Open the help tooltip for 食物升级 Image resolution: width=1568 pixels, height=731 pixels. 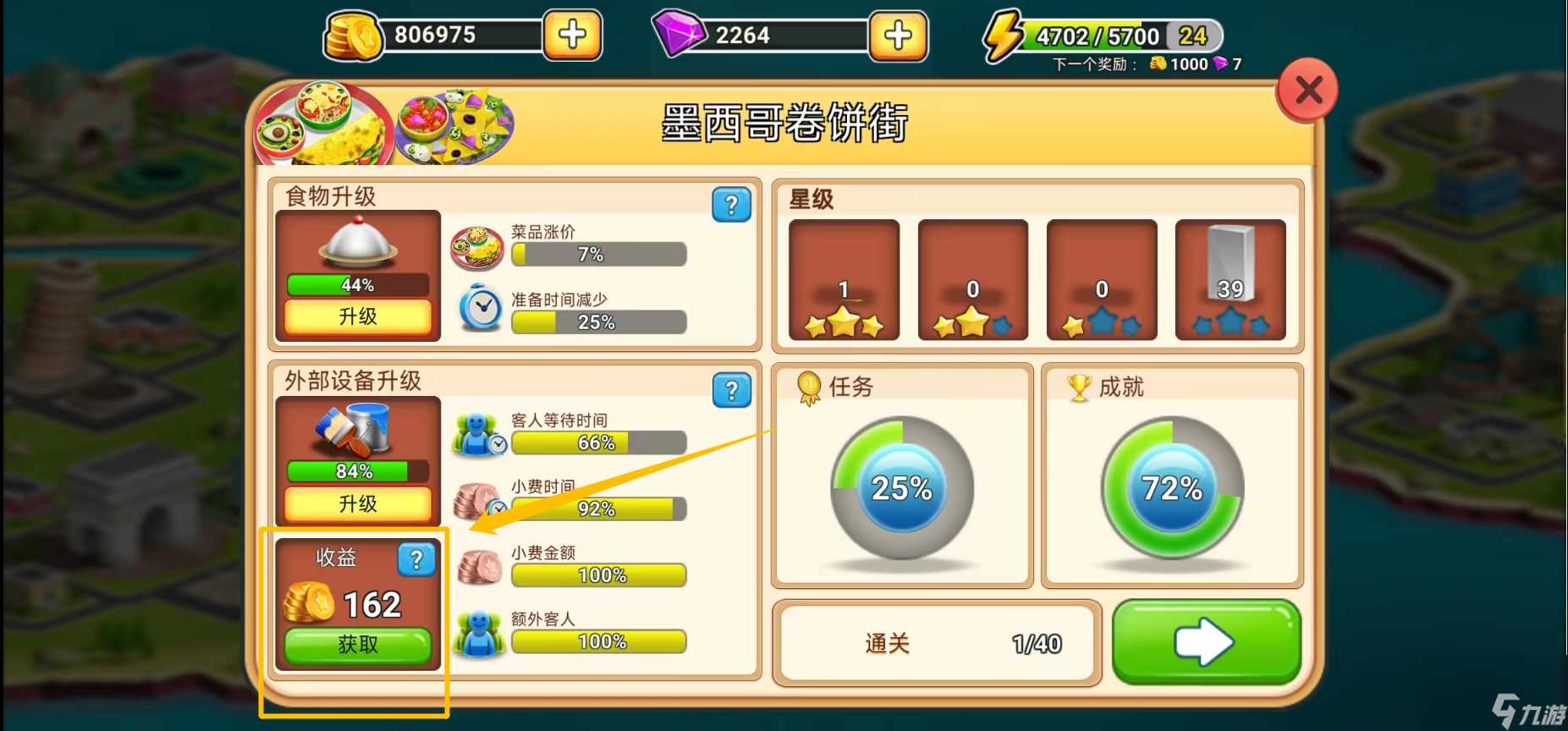[731, 205]
